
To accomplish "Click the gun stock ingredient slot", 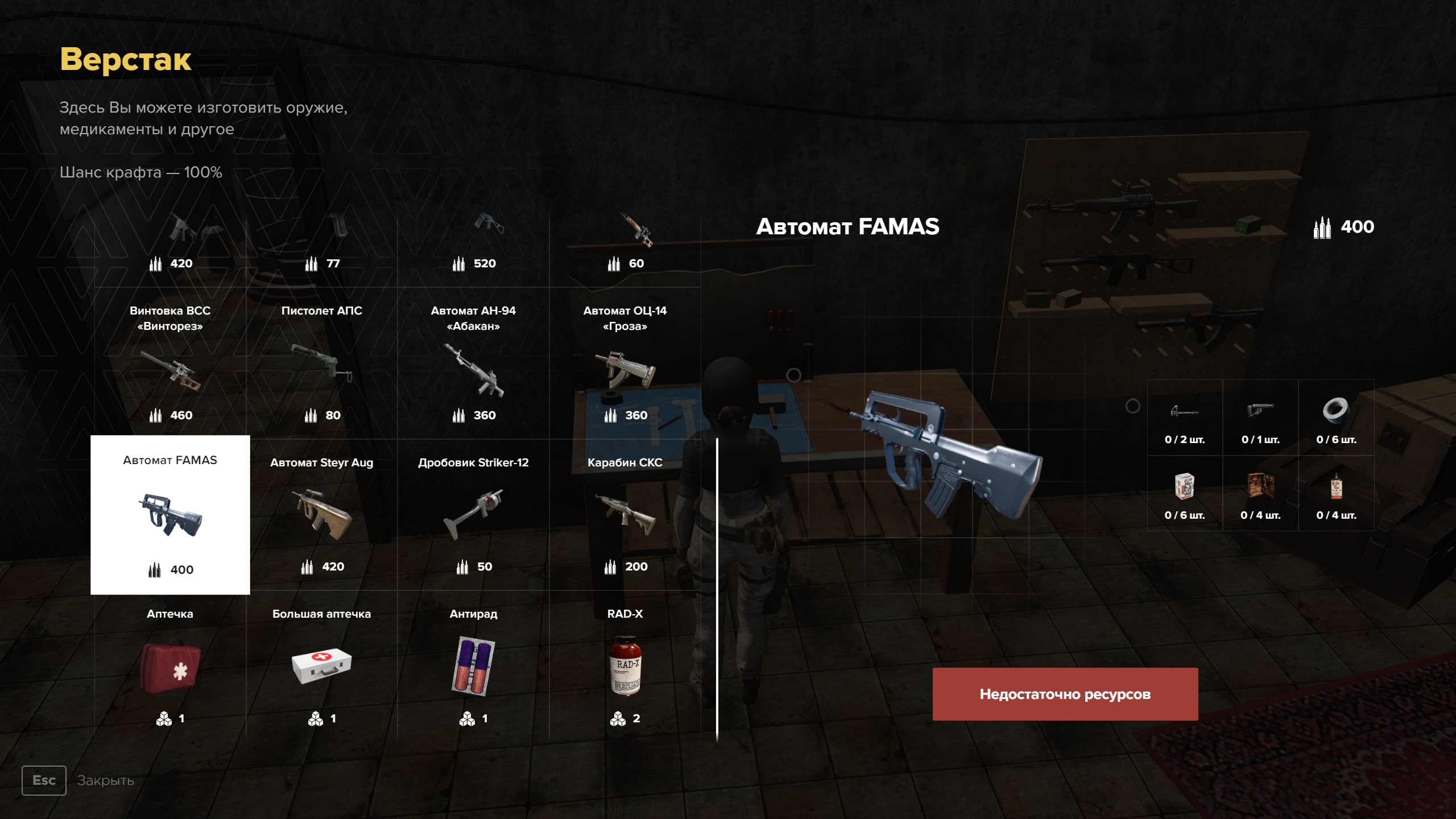I will tap(1260, 418).
